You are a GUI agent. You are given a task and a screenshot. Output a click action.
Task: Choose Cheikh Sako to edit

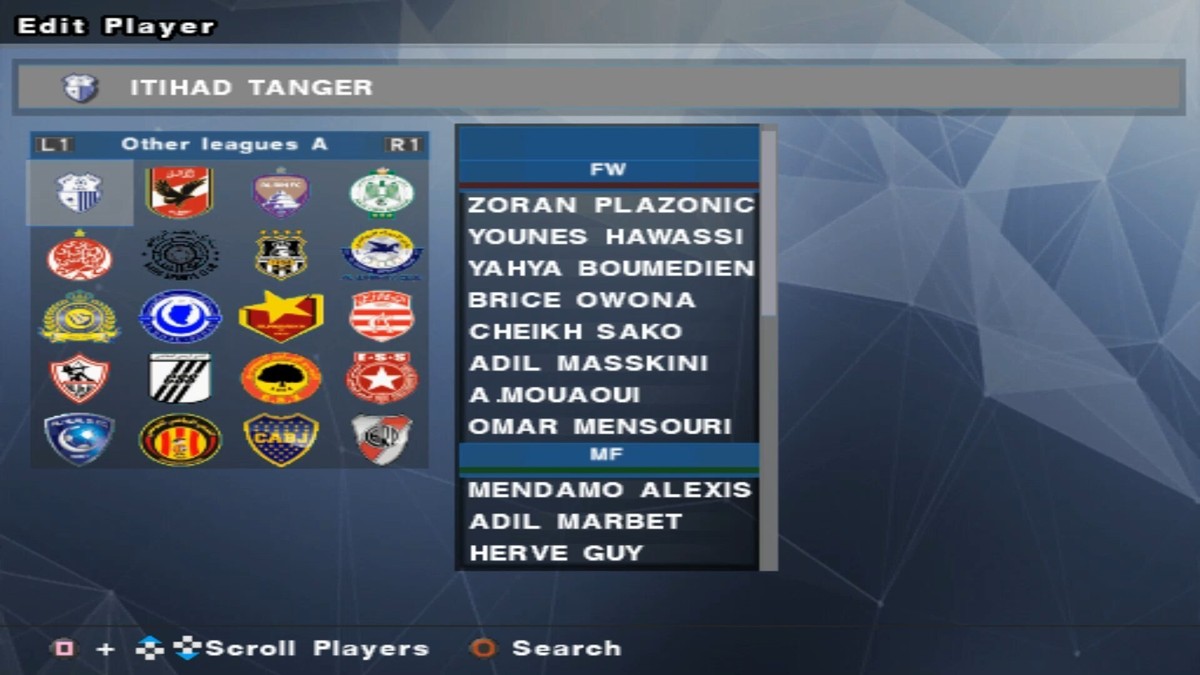[575, 331]
